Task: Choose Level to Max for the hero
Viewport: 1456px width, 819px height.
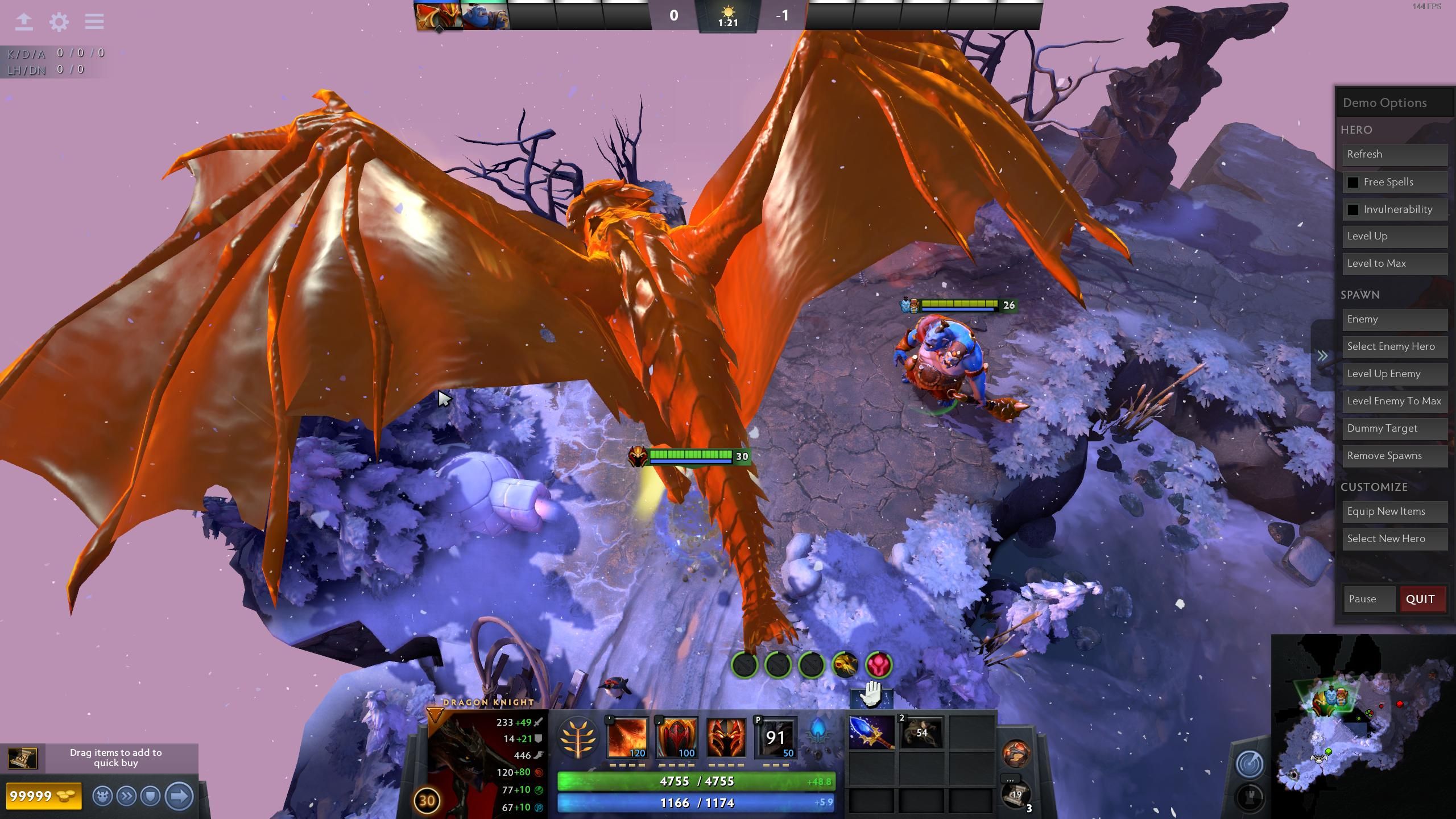Action: (1394, 264)
